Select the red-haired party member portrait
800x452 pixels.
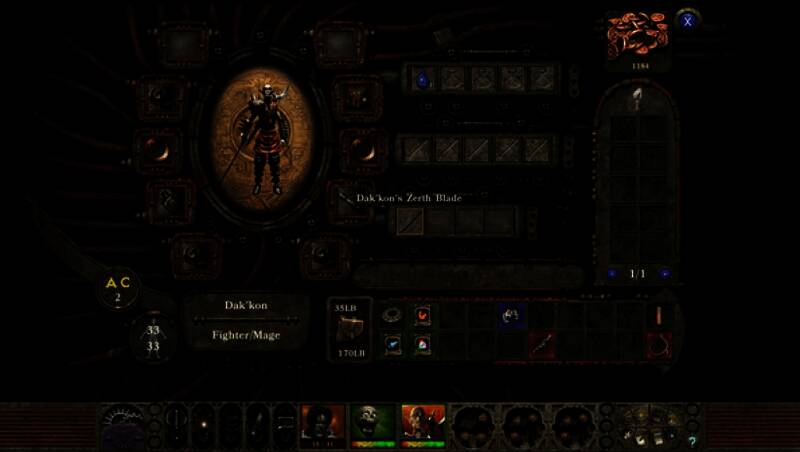click(x=422, y=424)
